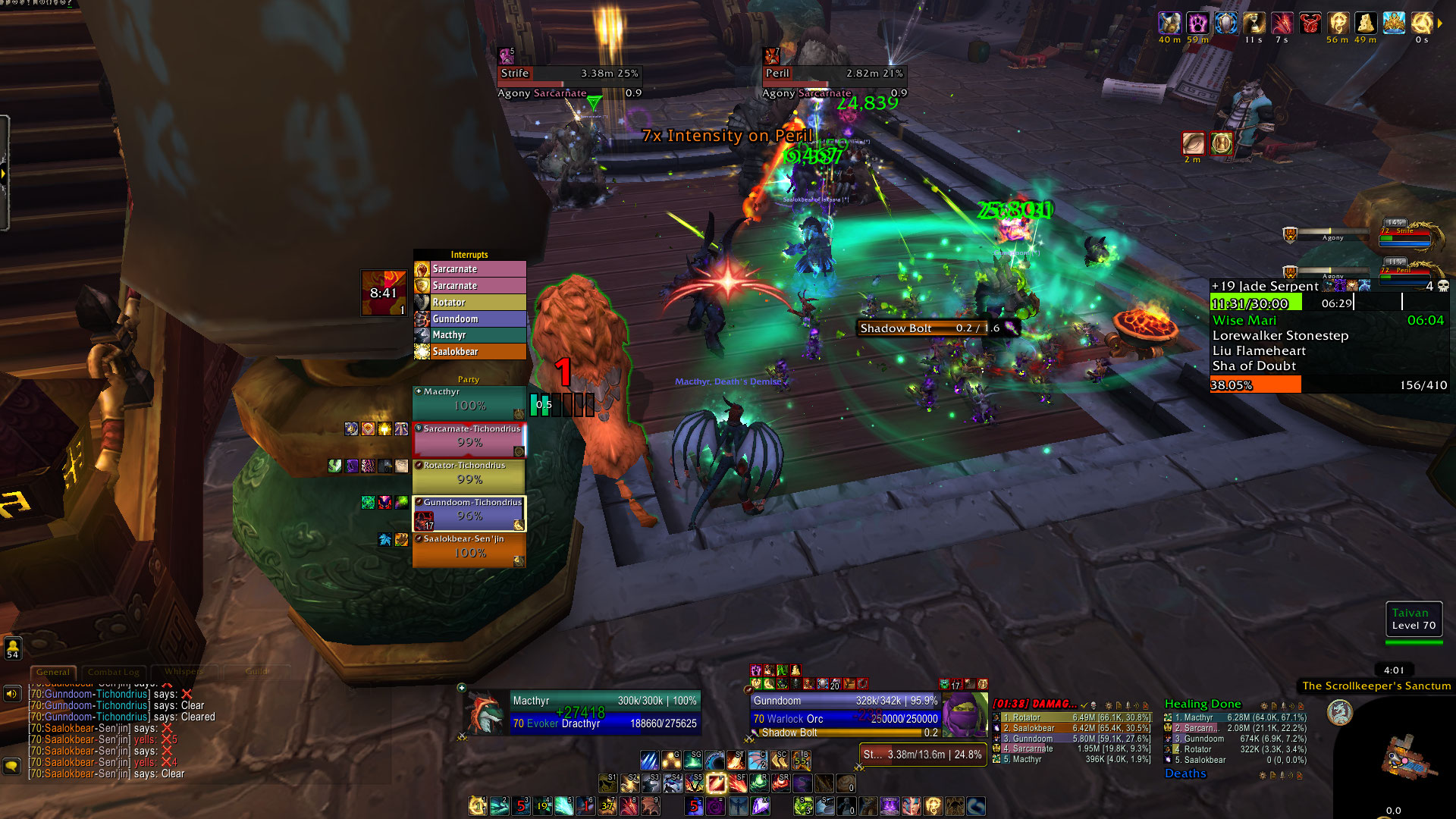Open the Whispers chat tab
The width and height of the screenshot is (1456, 819).
pyautogui.click(x=184, y=672)
